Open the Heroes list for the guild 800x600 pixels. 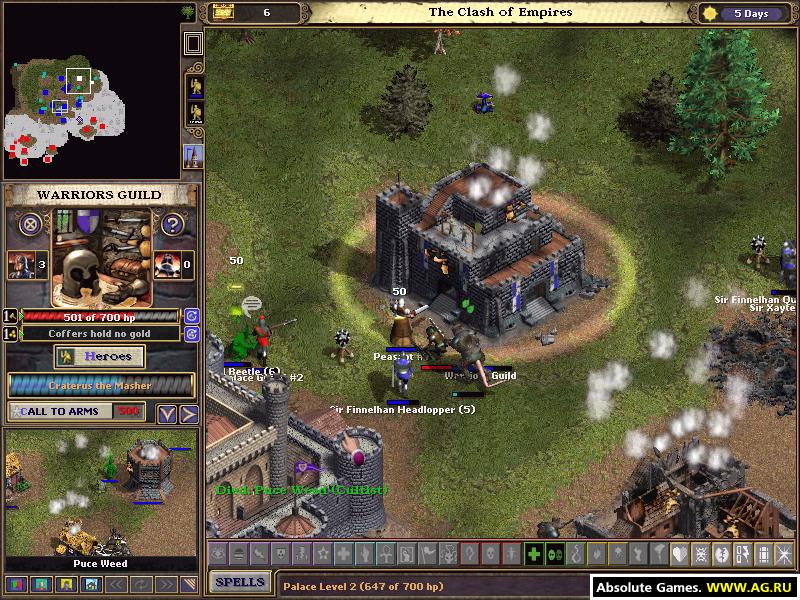99,357
